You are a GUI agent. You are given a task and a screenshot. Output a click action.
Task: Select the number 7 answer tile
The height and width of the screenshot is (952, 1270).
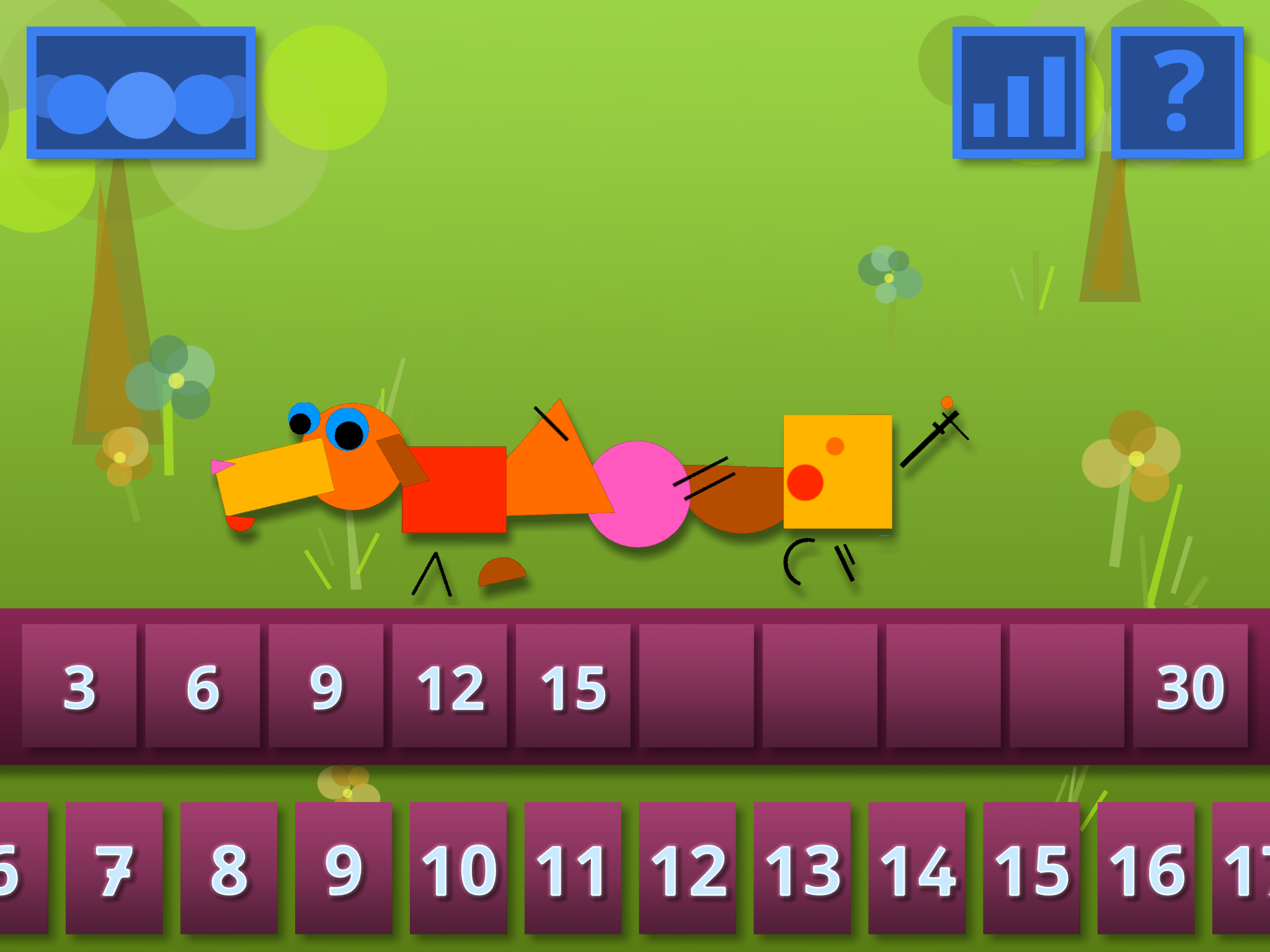click(114, 868)
